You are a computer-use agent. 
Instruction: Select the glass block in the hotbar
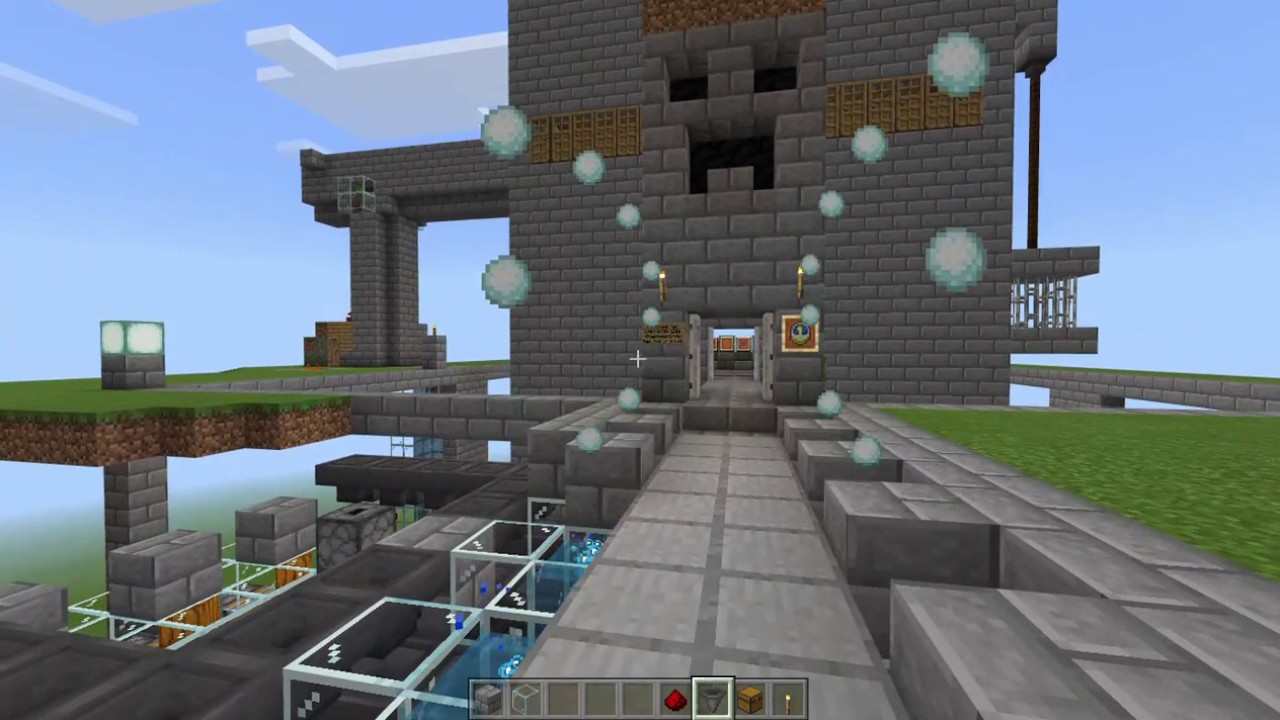527,697
